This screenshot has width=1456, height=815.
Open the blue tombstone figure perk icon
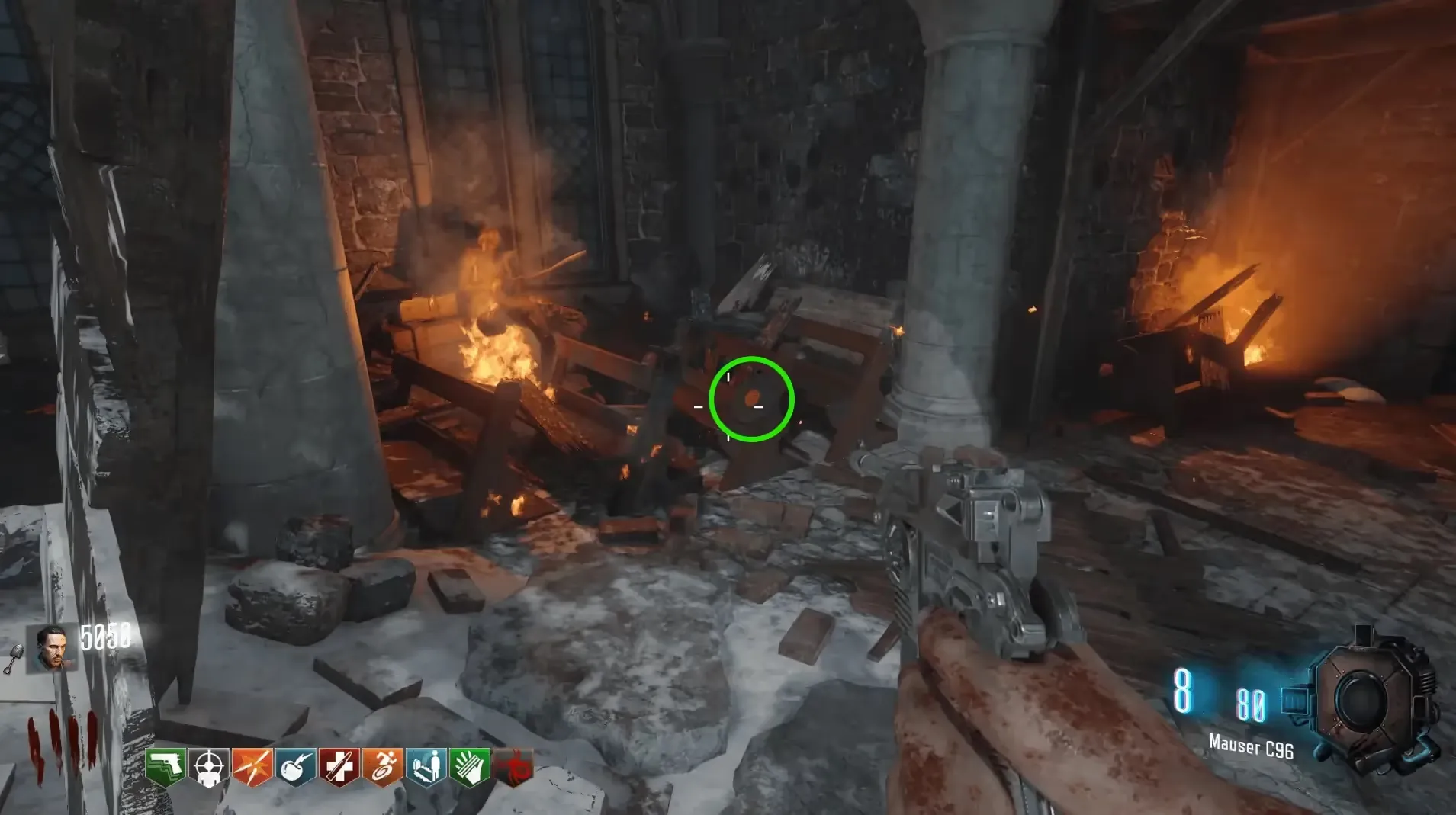pos(426,766)
